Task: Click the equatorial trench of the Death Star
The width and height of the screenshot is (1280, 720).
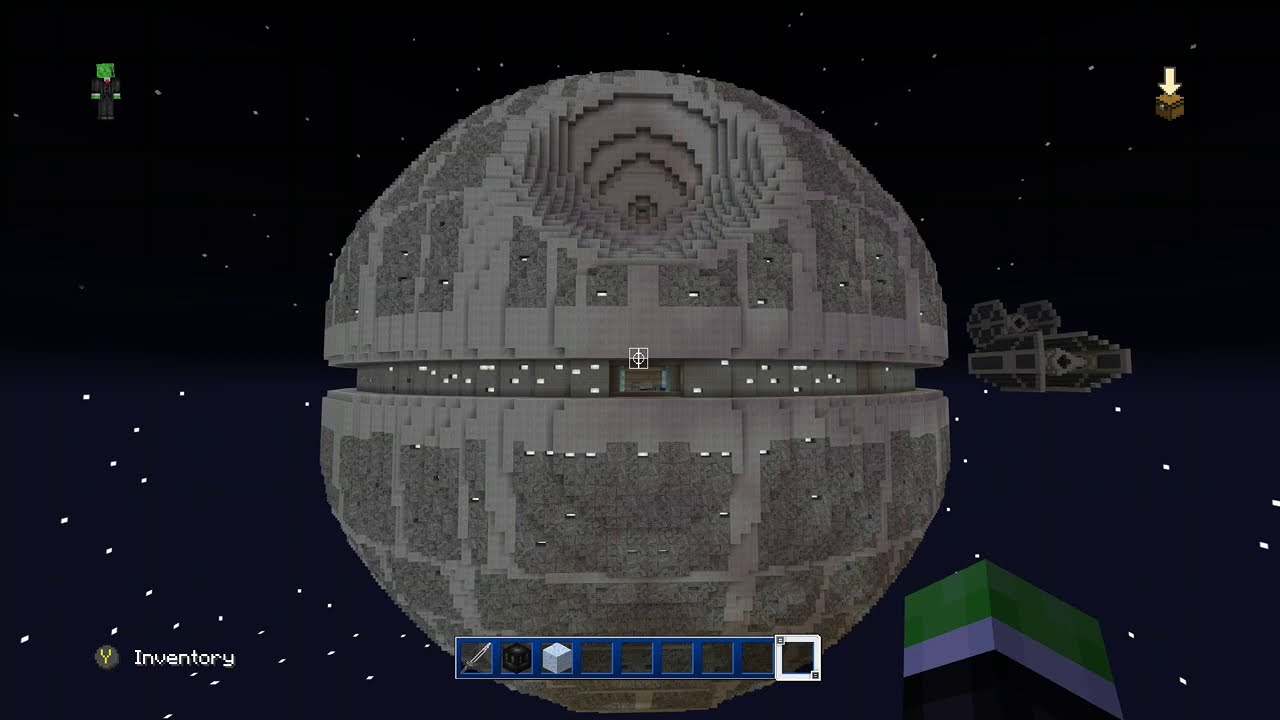Action: (500, 378)
